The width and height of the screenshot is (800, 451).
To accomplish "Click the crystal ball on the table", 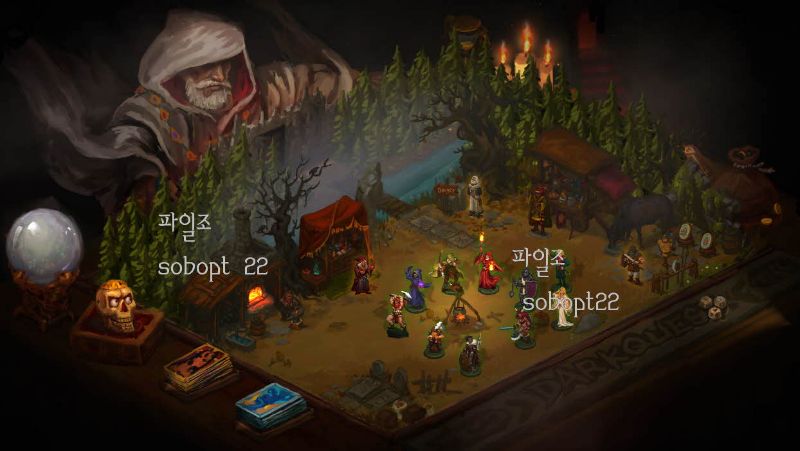I will tap(43, 246).
